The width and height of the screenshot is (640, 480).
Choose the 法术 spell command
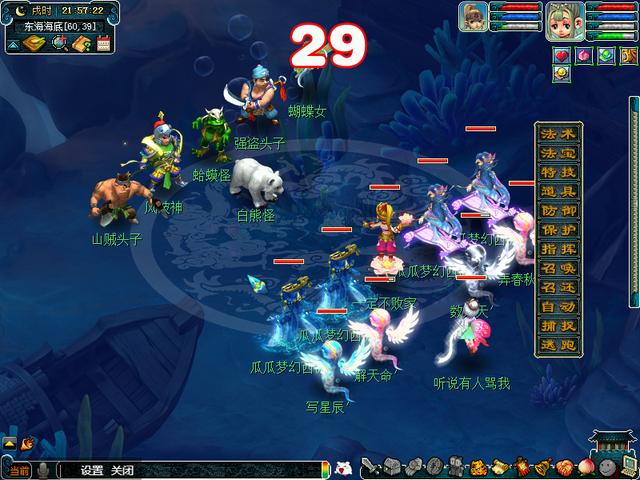(x=559, y=134)
